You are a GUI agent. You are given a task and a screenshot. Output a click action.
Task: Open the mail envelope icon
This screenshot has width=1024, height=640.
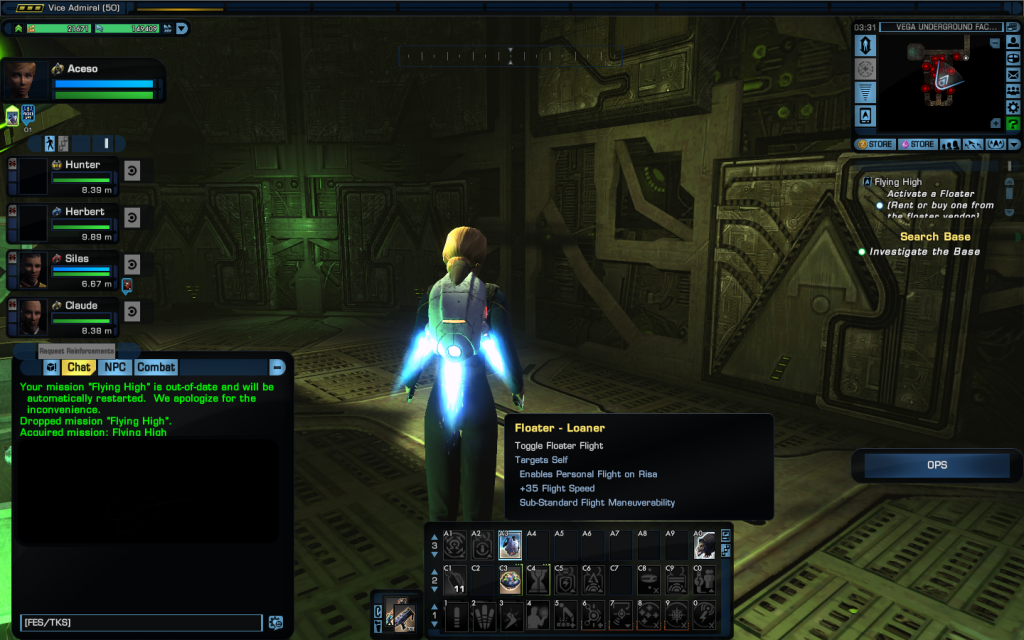coord(1012,75)
